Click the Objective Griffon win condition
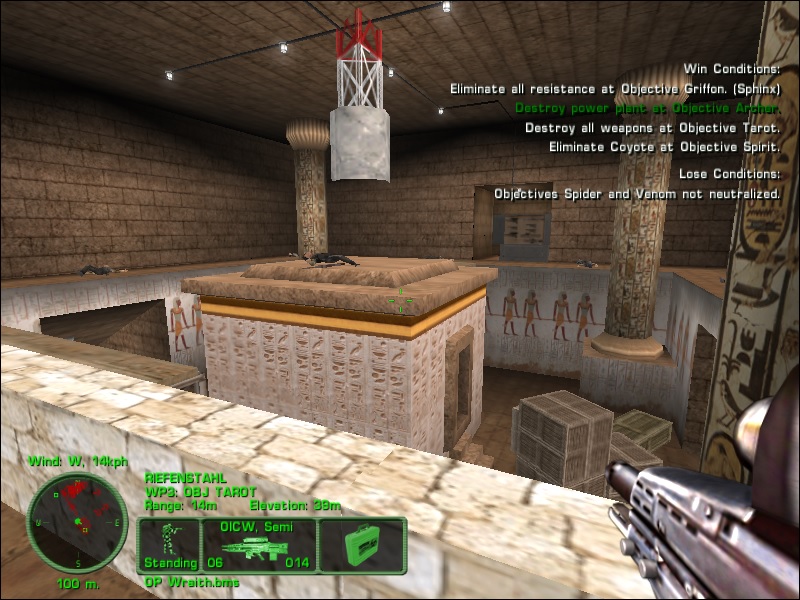This screenshot has width=800, height=600. [614, 88]
